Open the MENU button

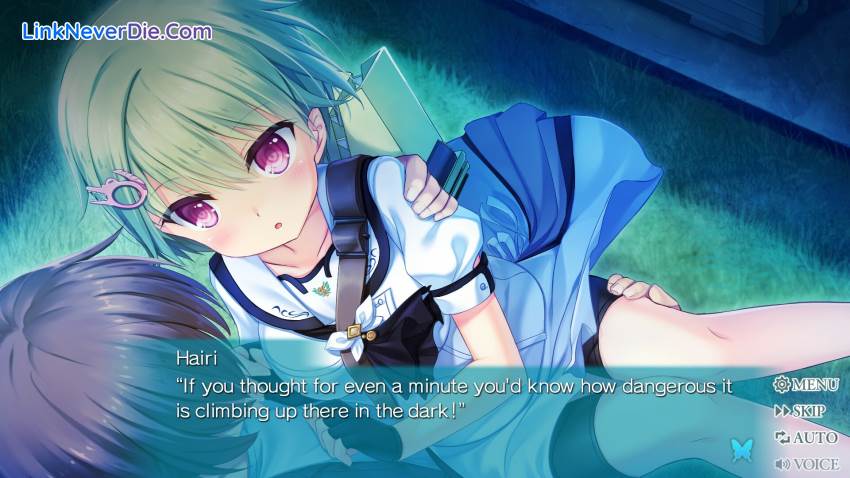806,384
